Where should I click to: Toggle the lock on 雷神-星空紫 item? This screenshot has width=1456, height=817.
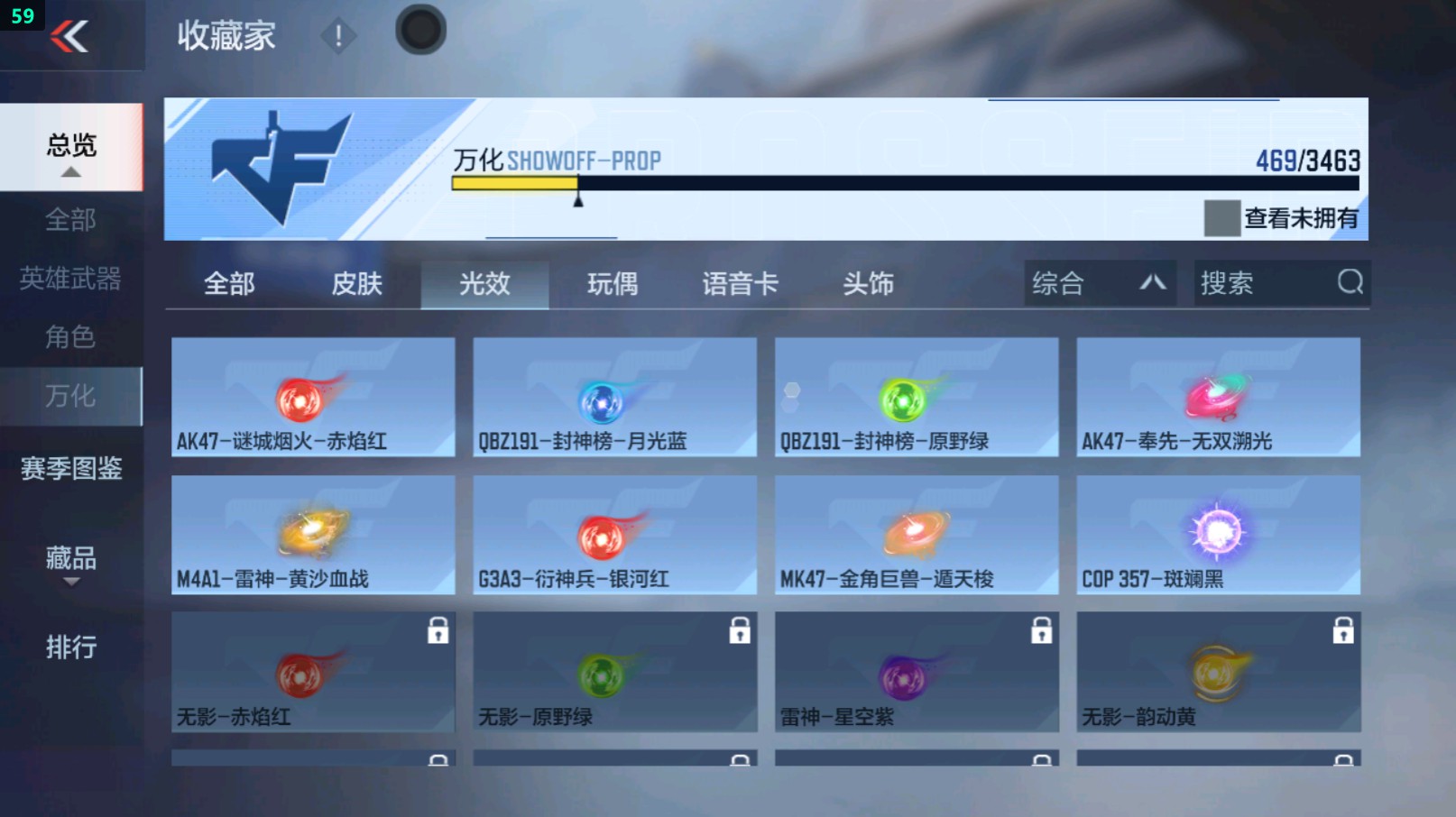[1043, 632]
